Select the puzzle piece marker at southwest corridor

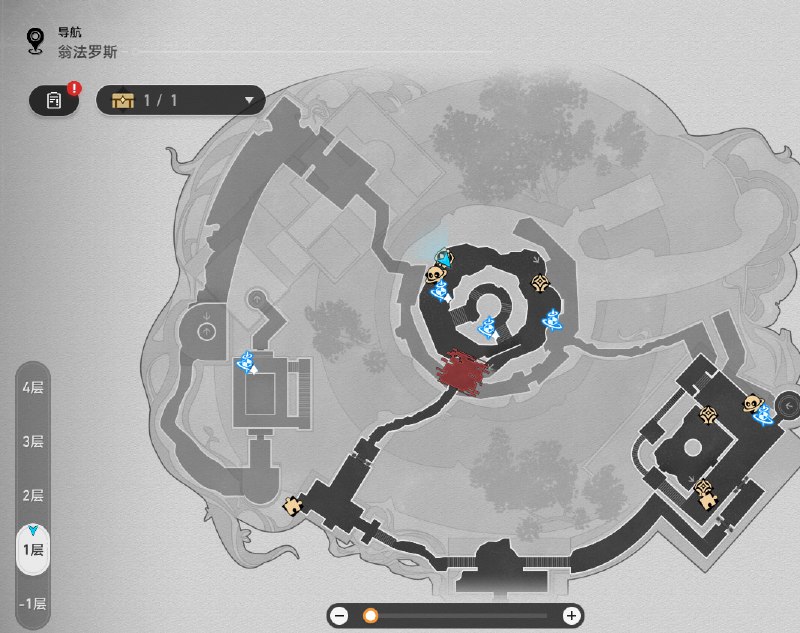[x=293, y=505]
